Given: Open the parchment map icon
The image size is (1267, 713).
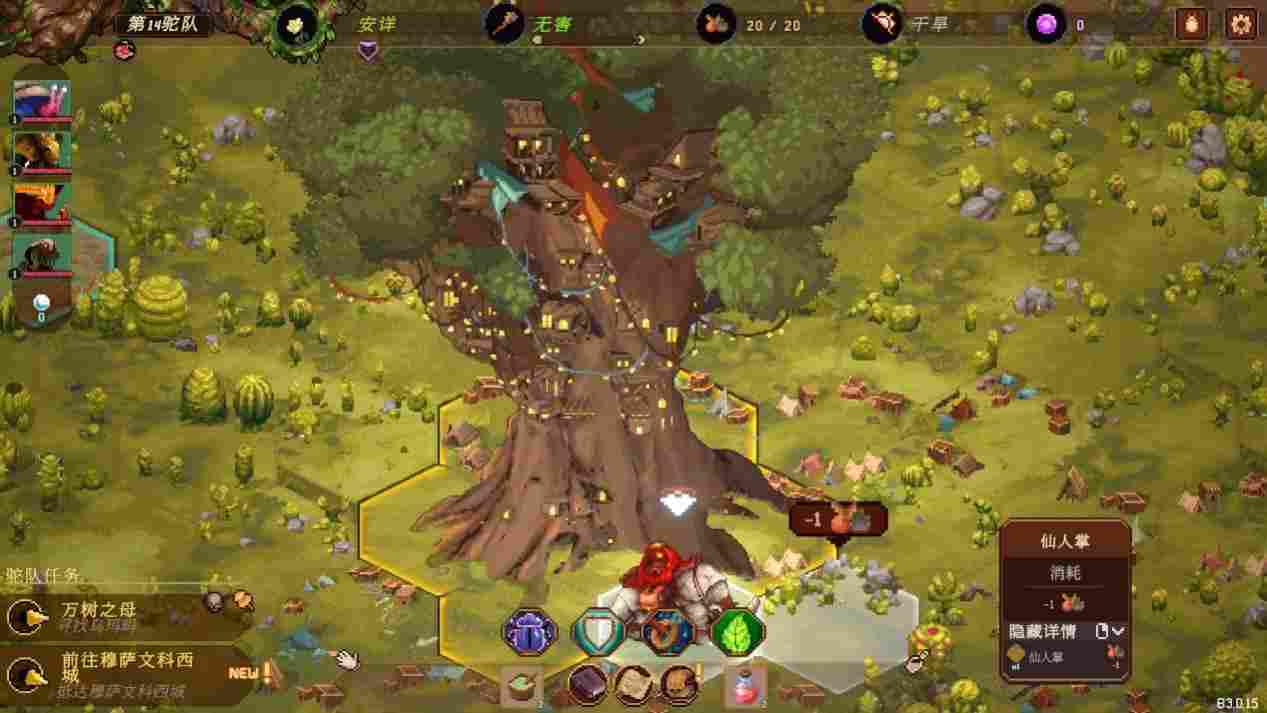Looking at the screenshot, I should tap(634, 685).
